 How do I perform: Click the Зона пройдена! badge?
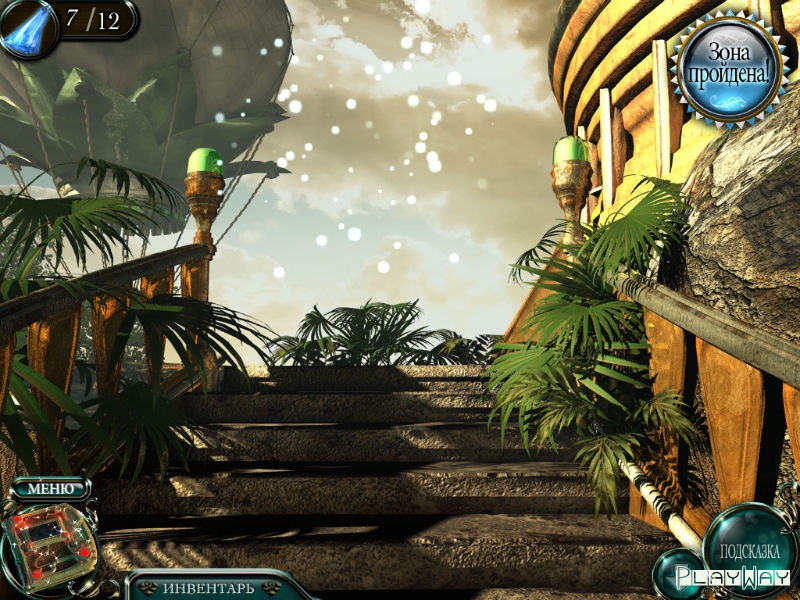pos(728,67)
